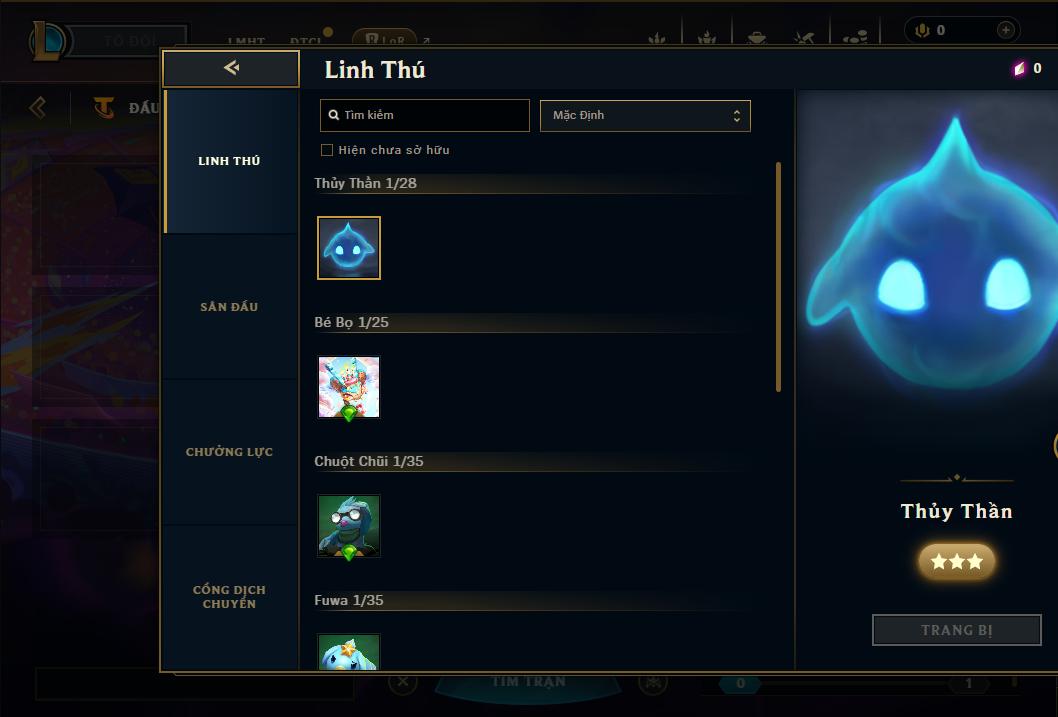Pick the Chuột Chũi little legend thumbnail
This screenshot has width=1058, height=717.
(x=349, y=526)
